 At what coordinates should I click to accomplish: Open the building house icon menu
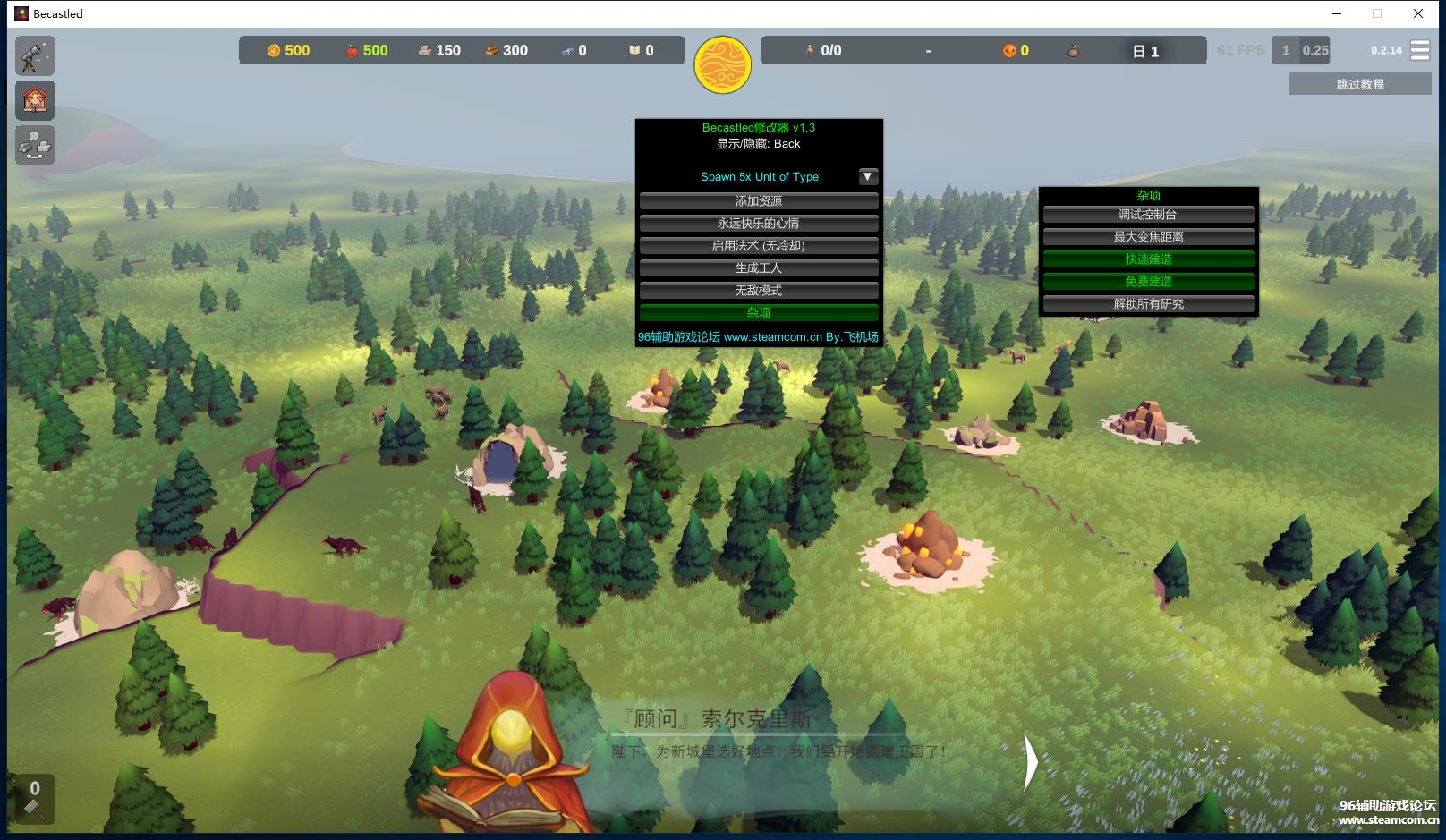pos(35,100)
